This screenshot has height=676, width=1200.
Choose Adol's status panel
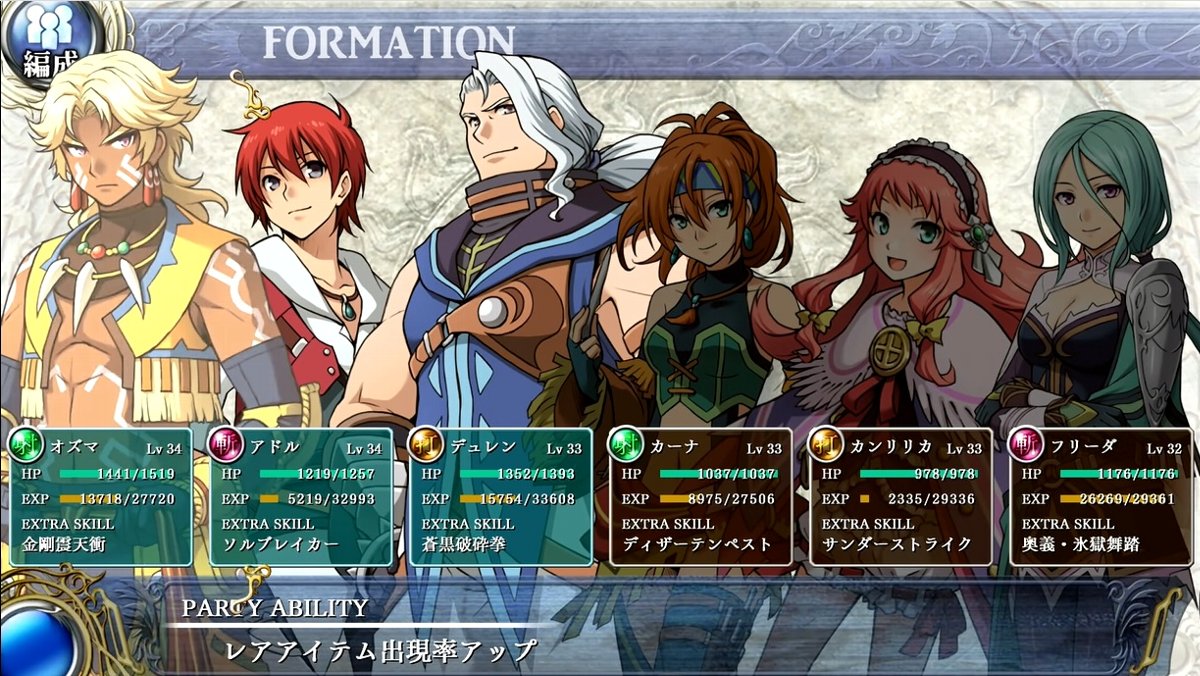[300, 497]
